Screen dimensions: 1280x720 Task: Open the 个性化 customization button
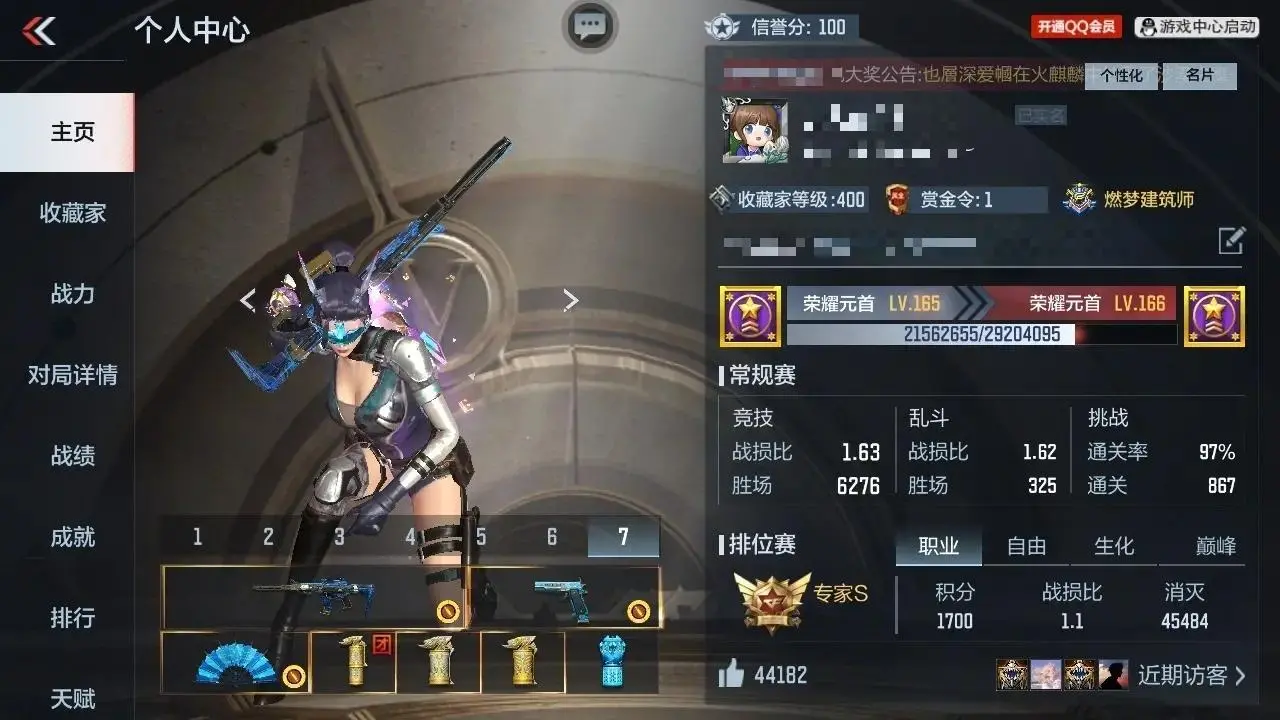(1121, 76)
